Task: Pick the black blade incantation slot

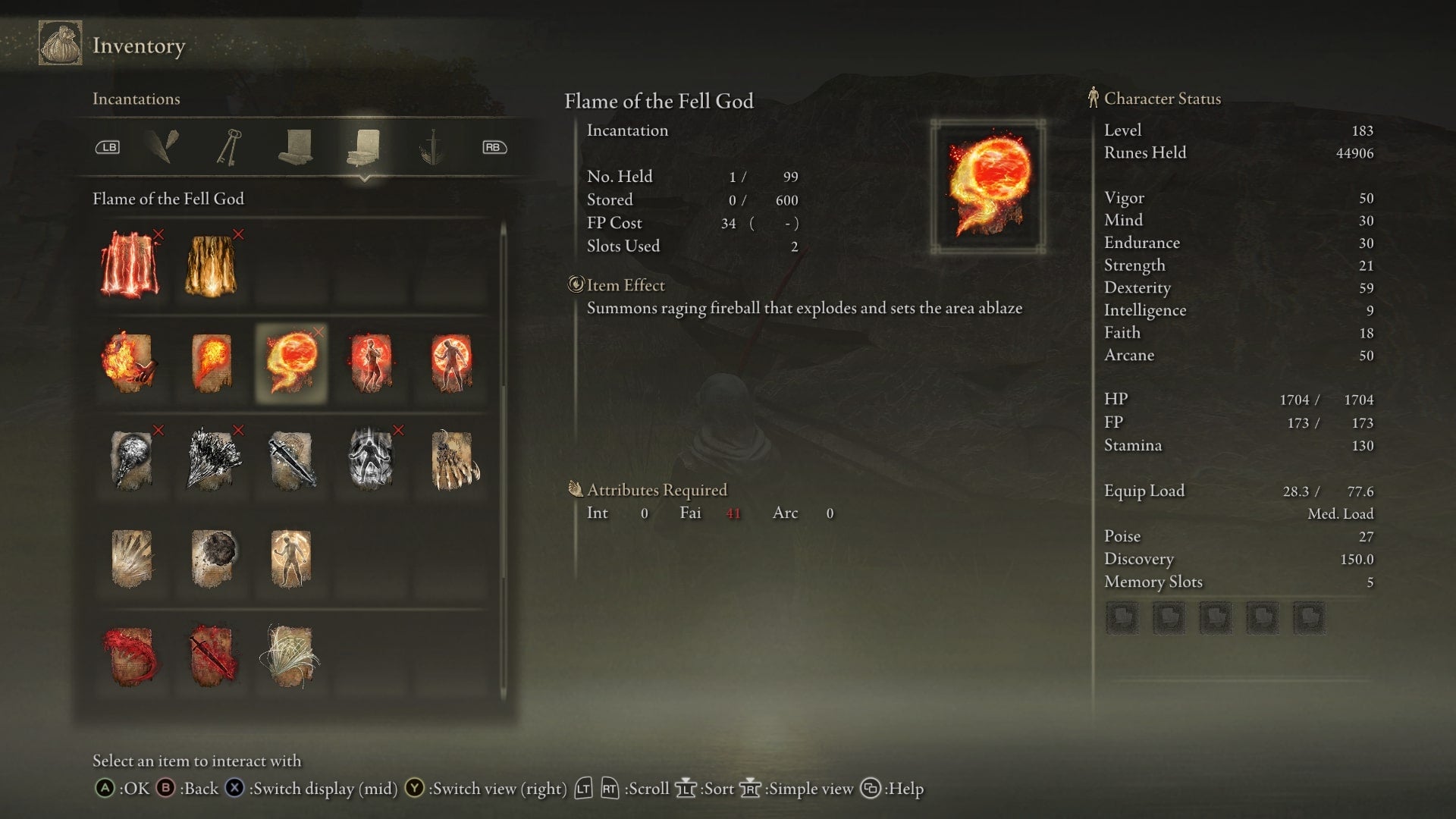Action: click(291, 460)
